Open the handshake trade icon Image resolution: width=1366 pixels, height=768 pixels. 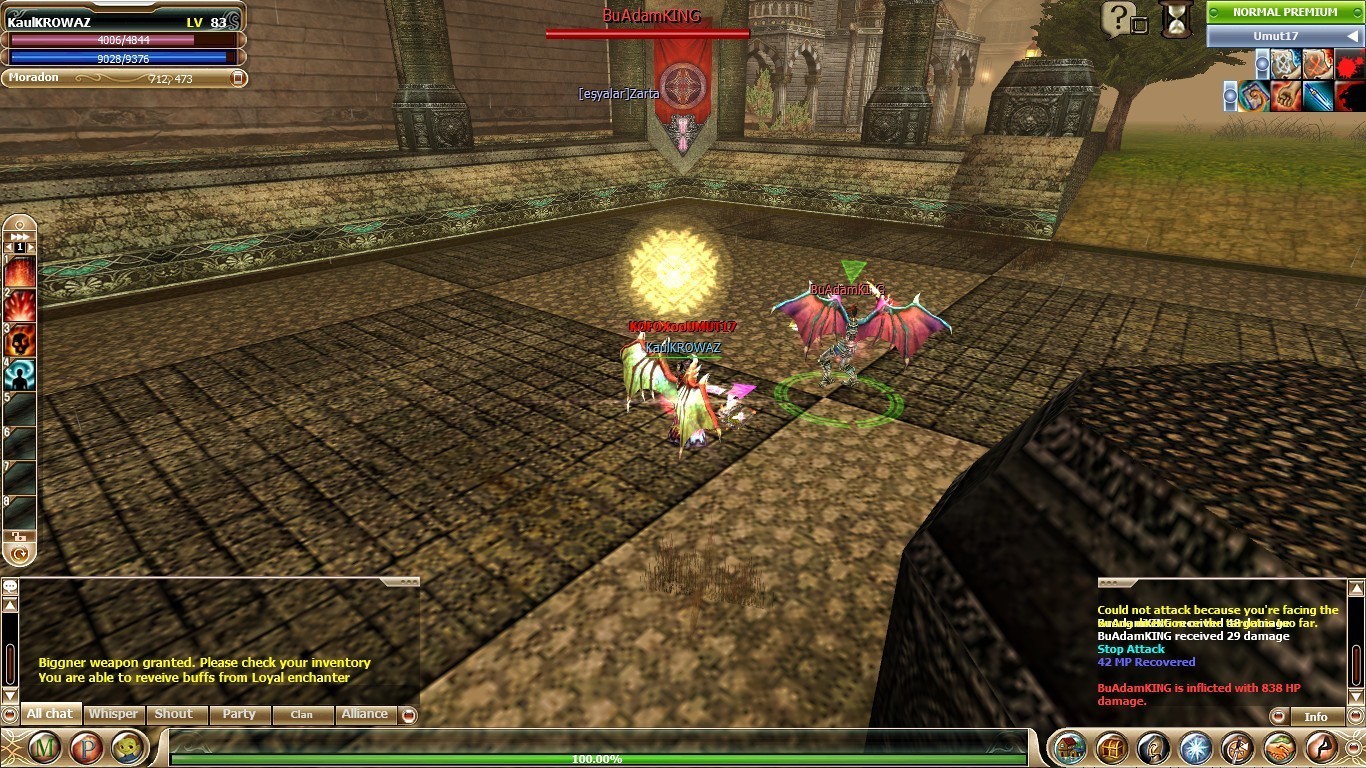click(1279, 748)
